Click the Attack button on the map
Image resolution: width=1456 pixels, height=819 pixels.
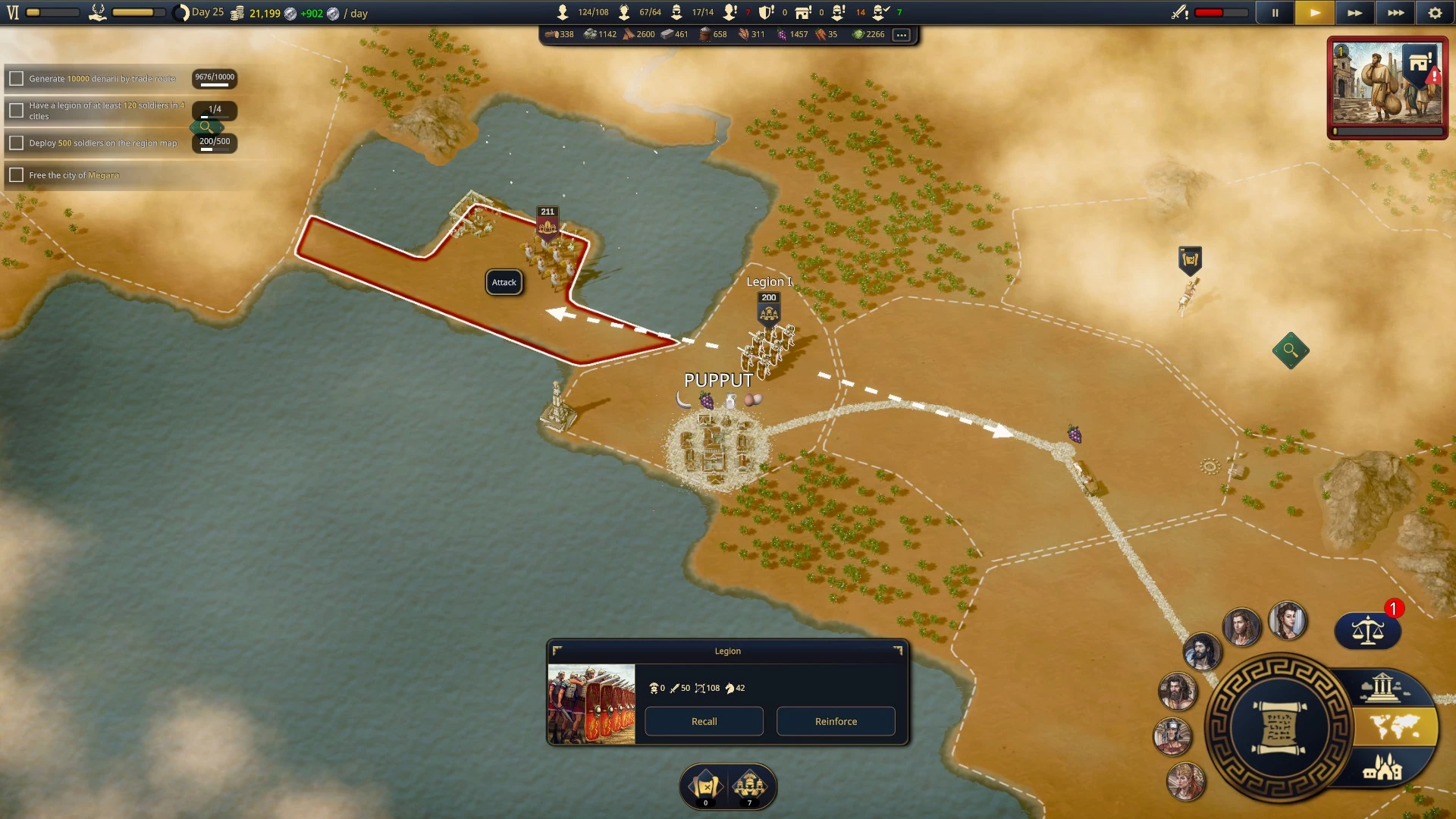[504, 282]
